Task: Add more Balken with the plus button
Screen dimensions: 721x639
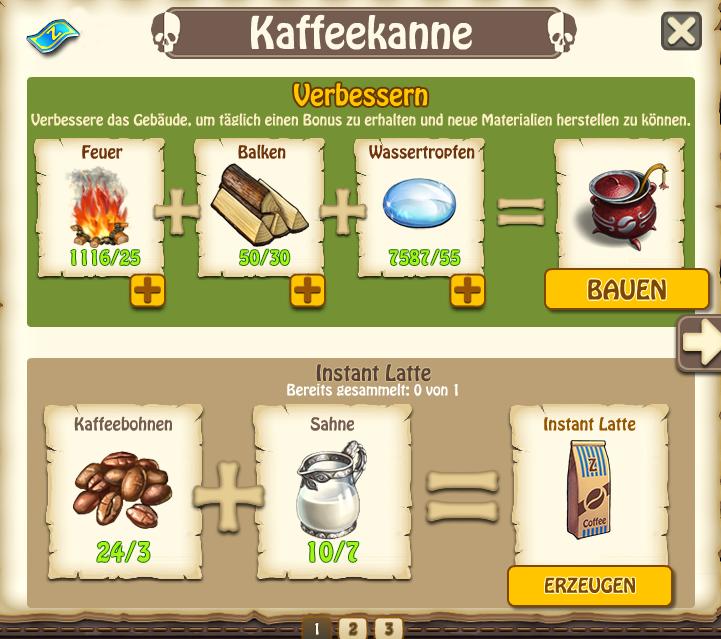Action: [x=307, y=291]
